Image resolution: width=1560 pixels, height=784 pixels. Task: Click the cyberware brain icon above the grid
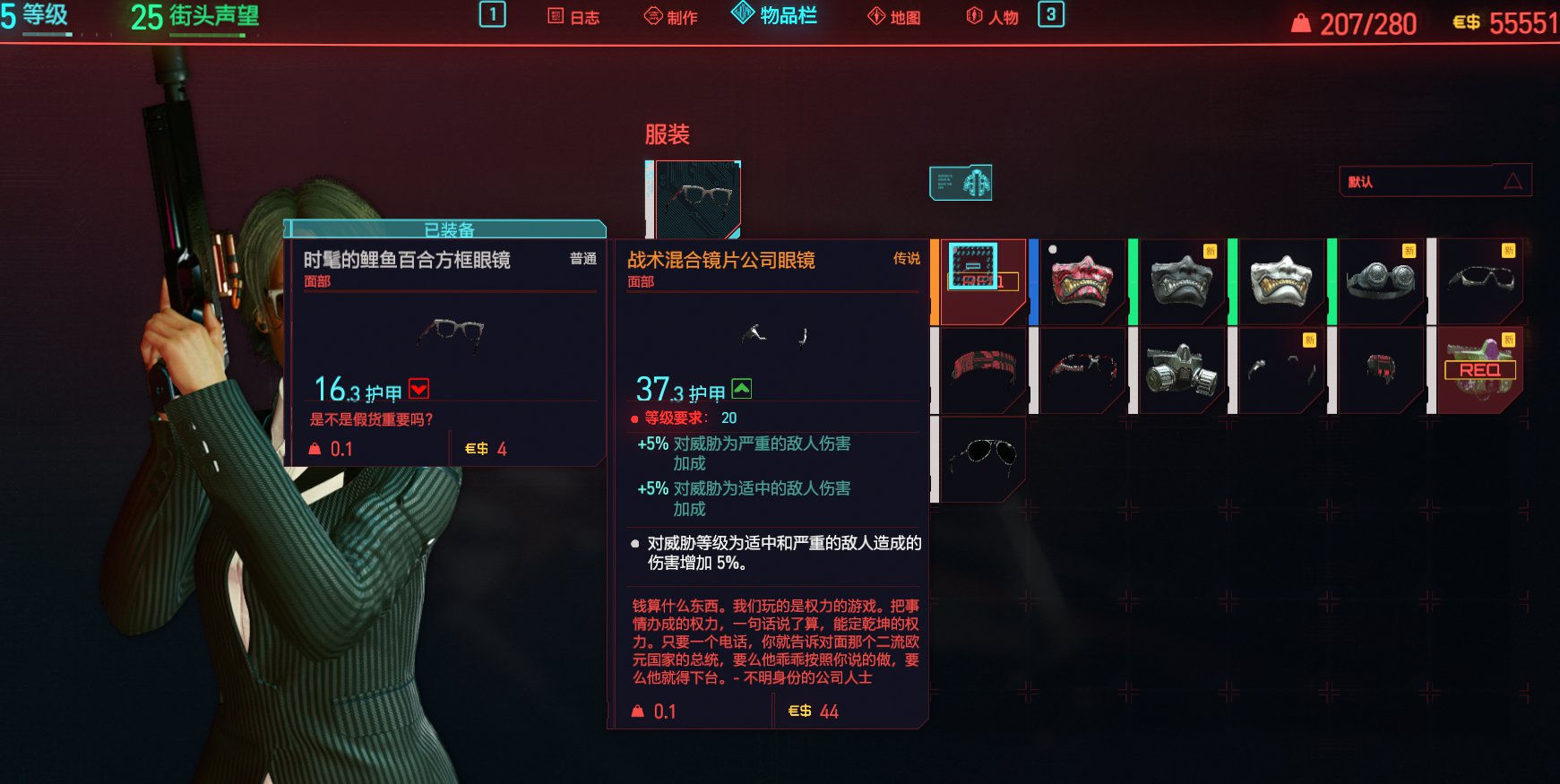click(x=961, y=181)
